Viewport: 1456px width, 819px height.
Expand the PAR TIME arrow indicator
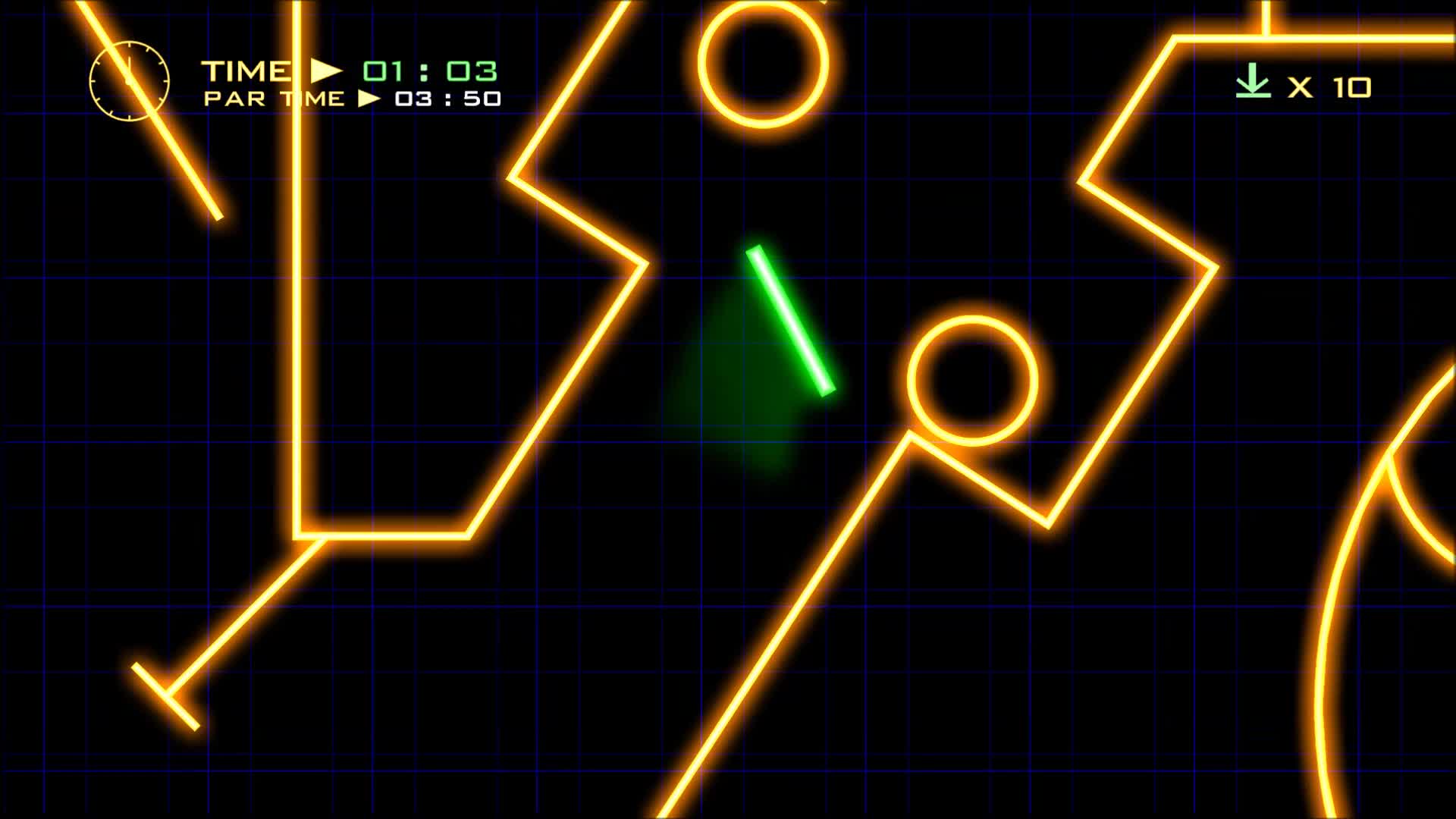pos(369,99)
